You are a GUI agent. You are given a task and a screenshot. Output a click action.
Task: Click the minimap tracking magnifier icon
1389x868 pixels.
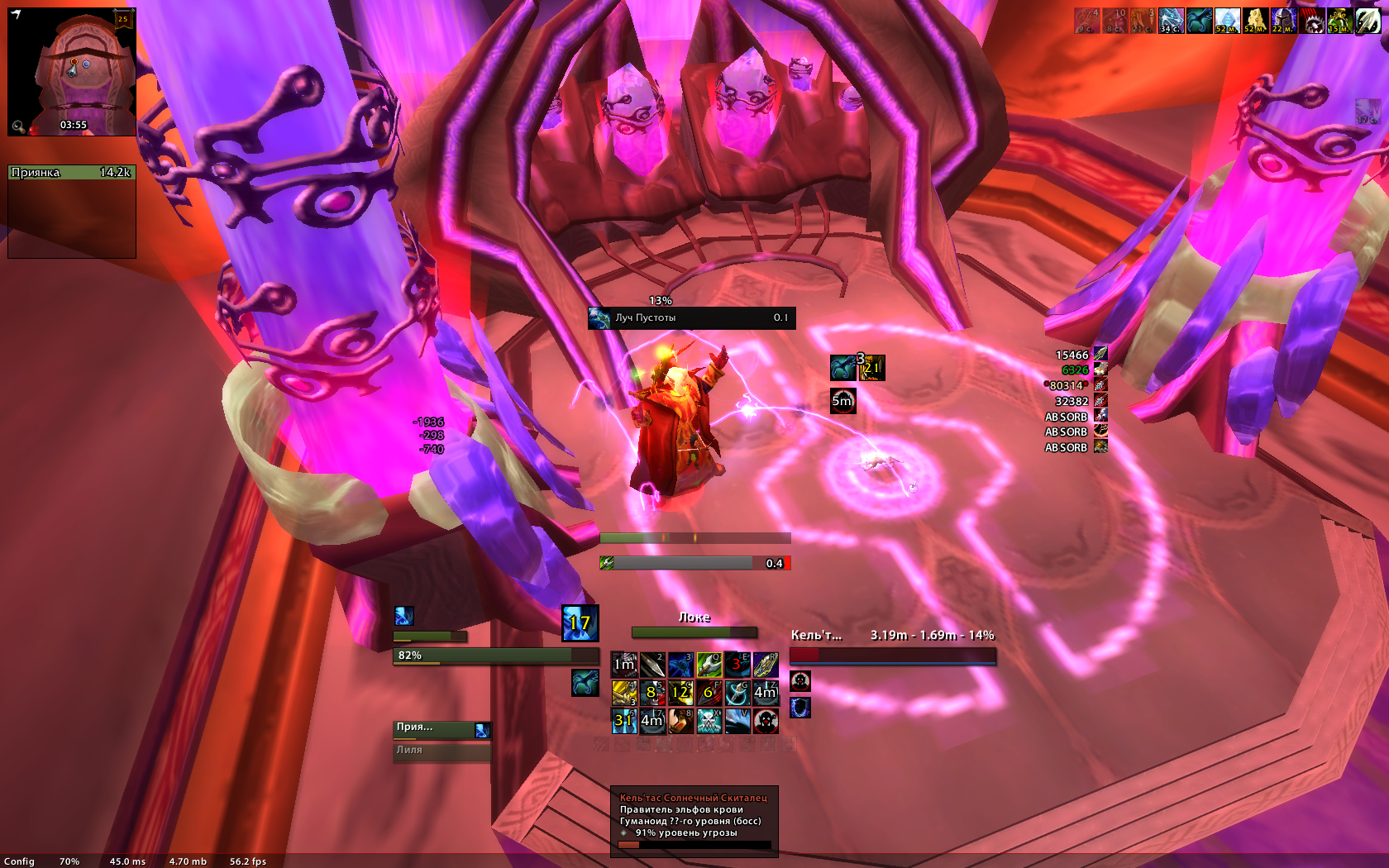[x=17, y=126]
